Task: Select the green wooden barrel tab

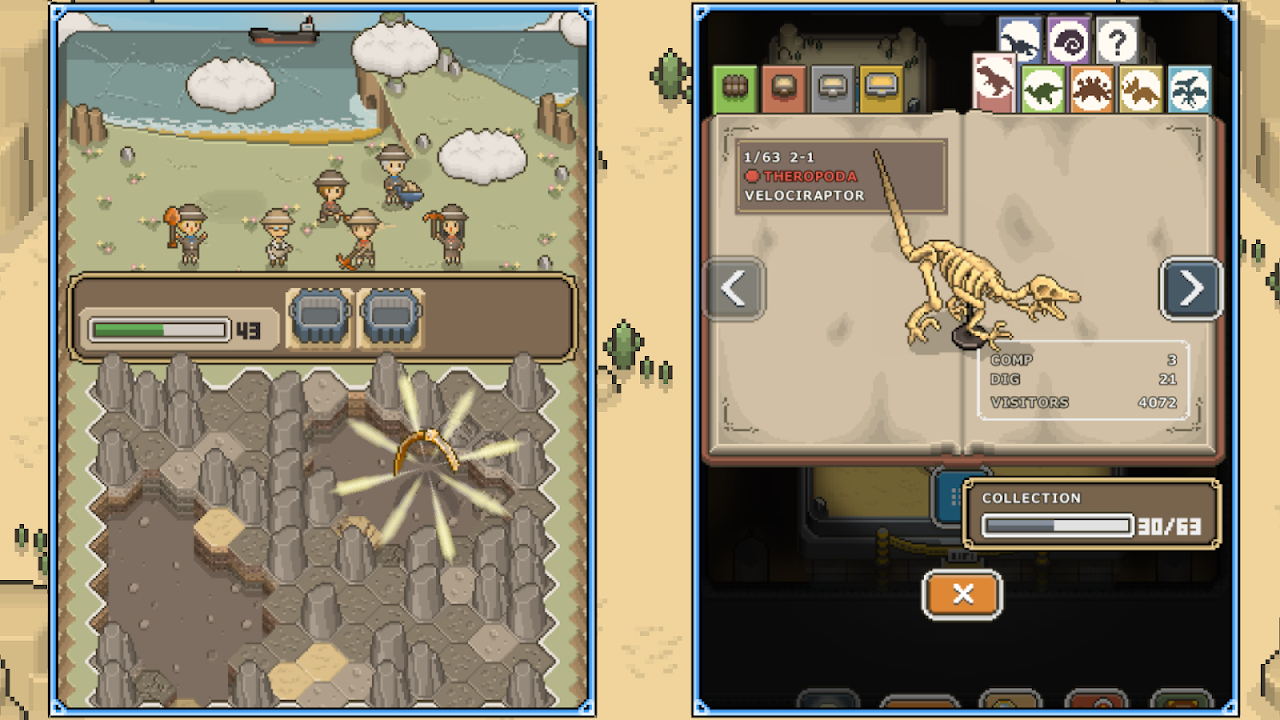Action: point(735,89)
